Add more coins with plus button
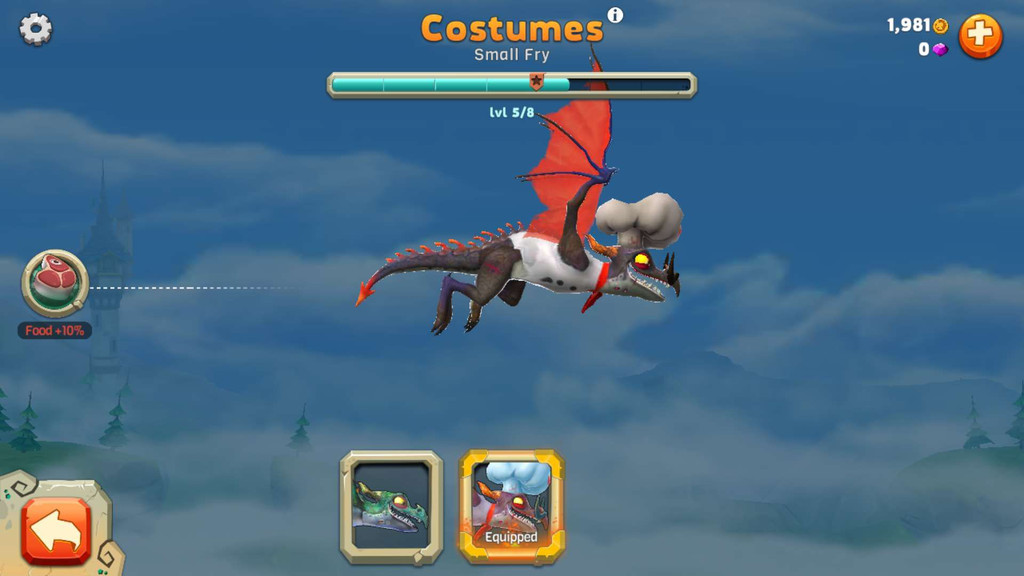 point(980,37)
